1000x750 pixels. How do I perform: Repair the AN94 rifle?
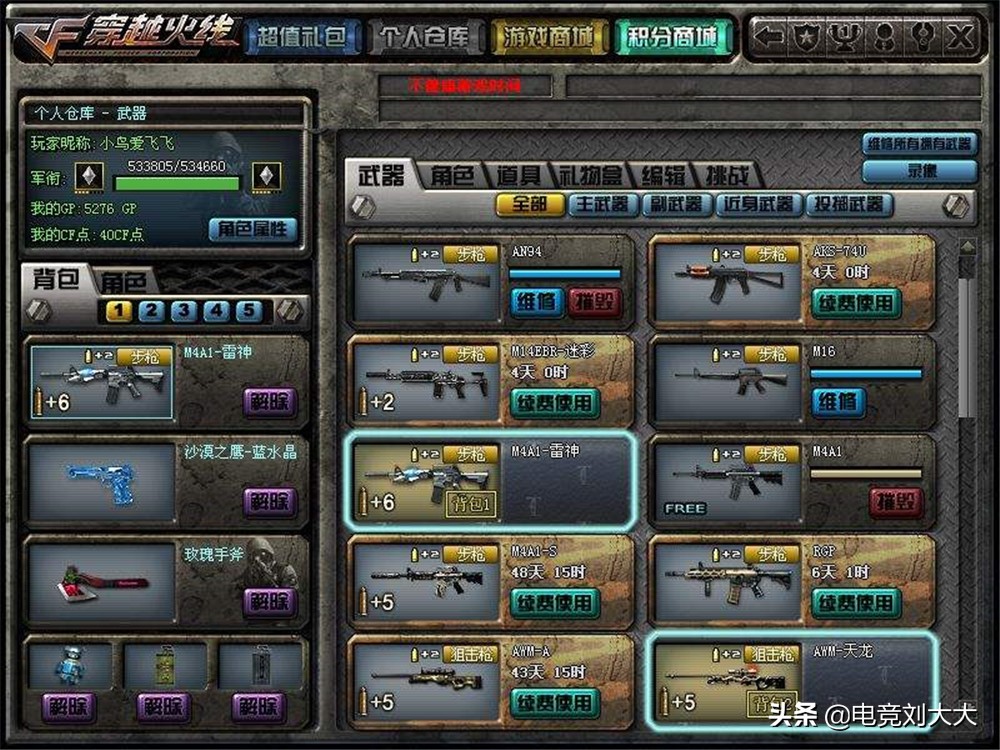539,302
